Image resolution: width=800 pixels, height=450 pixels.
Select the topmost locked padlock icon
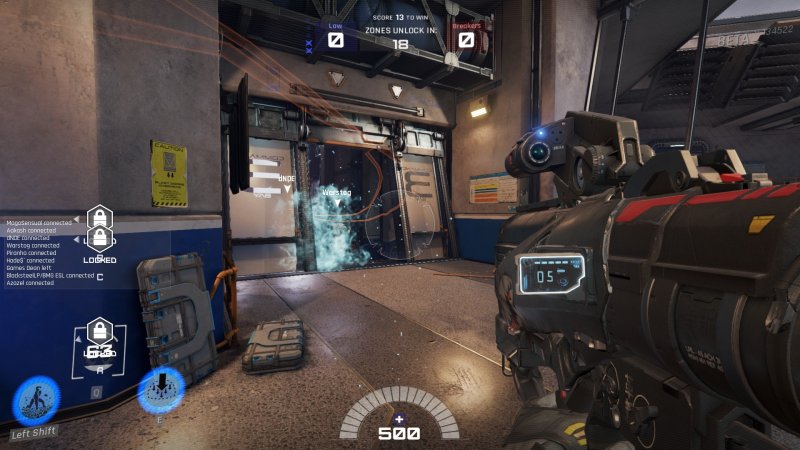(99, 216)
